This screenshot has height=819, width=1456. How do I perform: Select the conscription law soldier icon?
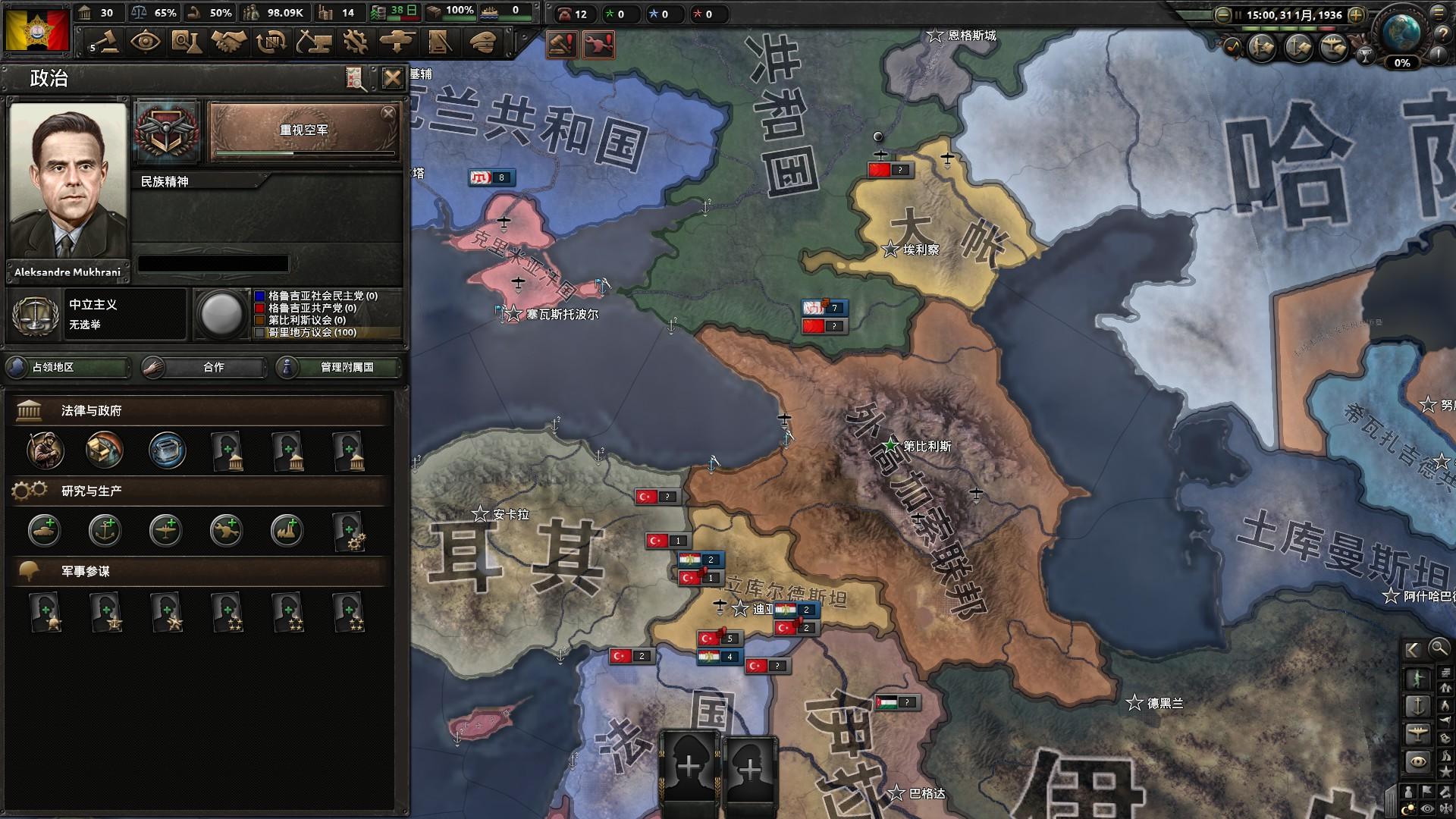(45, 450)
